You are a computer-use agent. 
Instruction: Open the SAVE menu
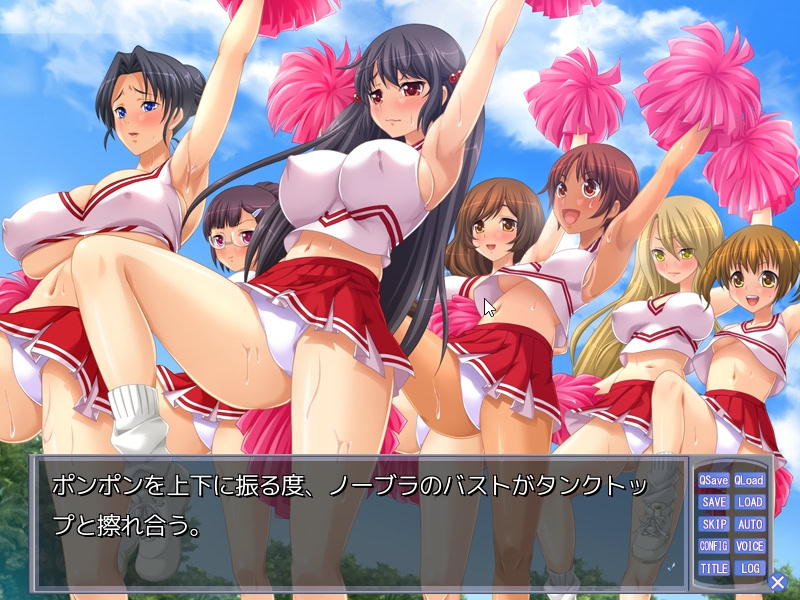[714, 503]
